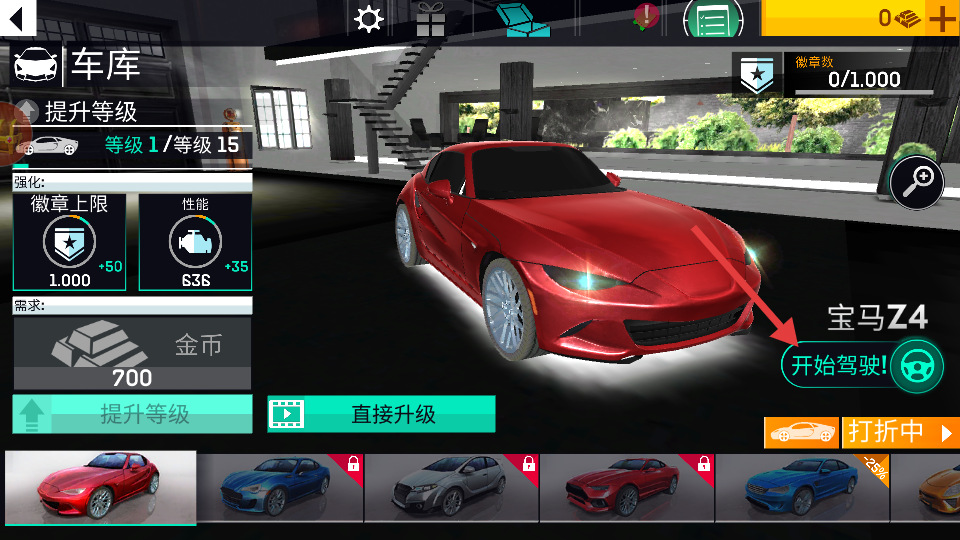Add more gold with the plus button
Viewport: 960px width, 540px height.
click(x=942, y=18)
